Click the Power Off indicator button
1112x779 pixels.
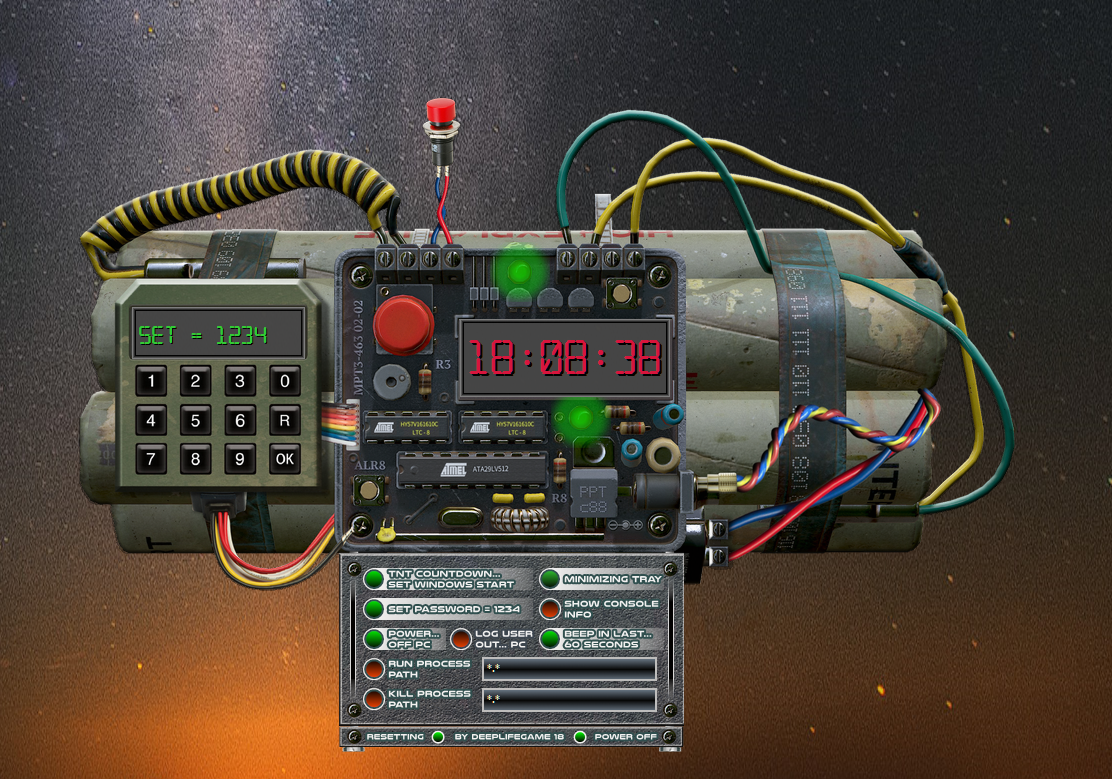[x=580, y=737]
